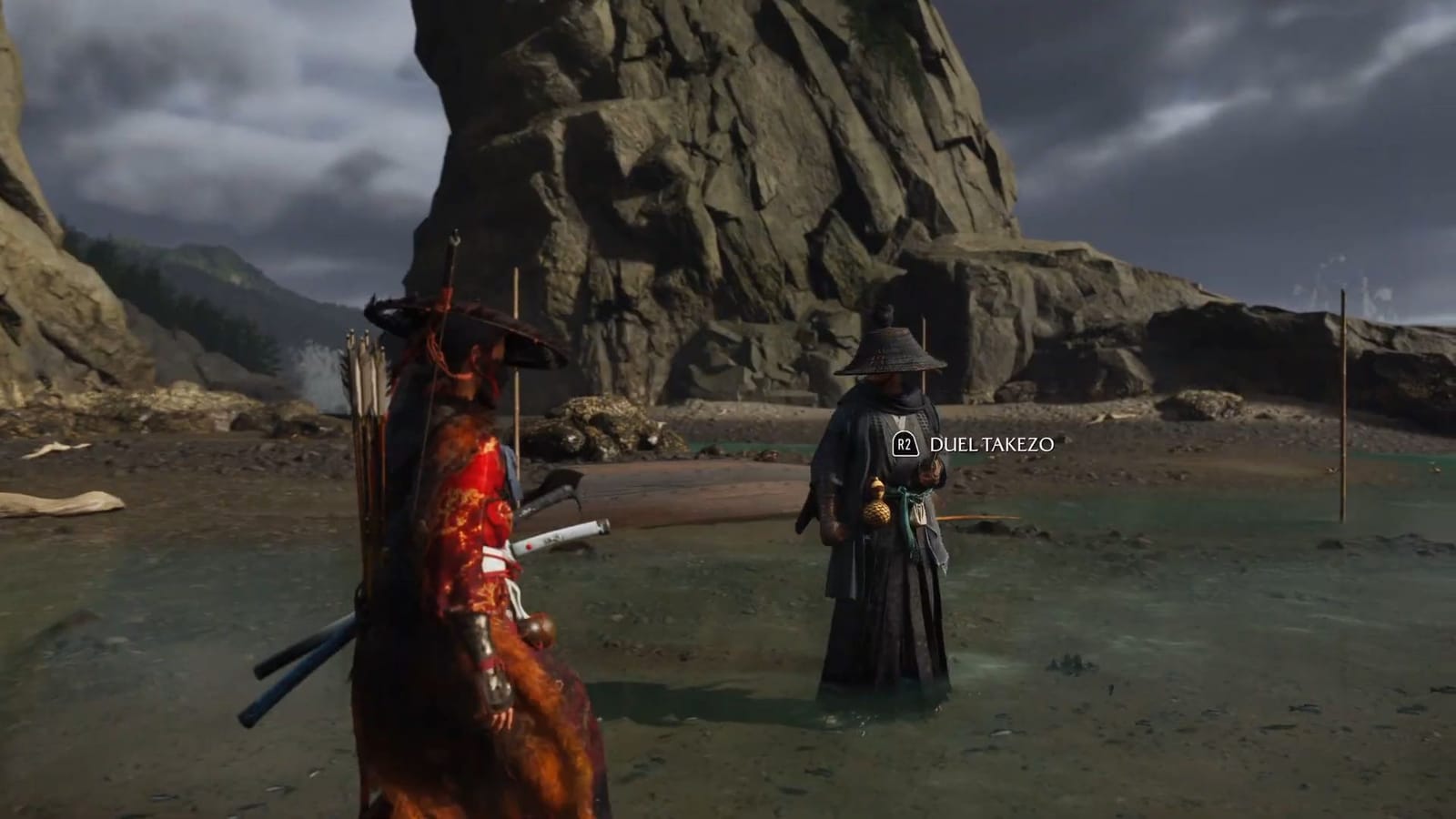
Task: Click the white-sheathed katana on player's back
Action: (555, 535)
